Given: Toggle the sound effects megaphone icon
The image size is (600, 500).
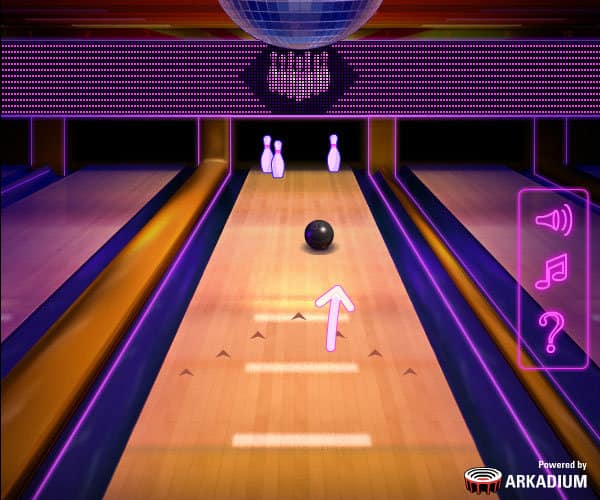Looking at the screenshot, I should (552, 219).
